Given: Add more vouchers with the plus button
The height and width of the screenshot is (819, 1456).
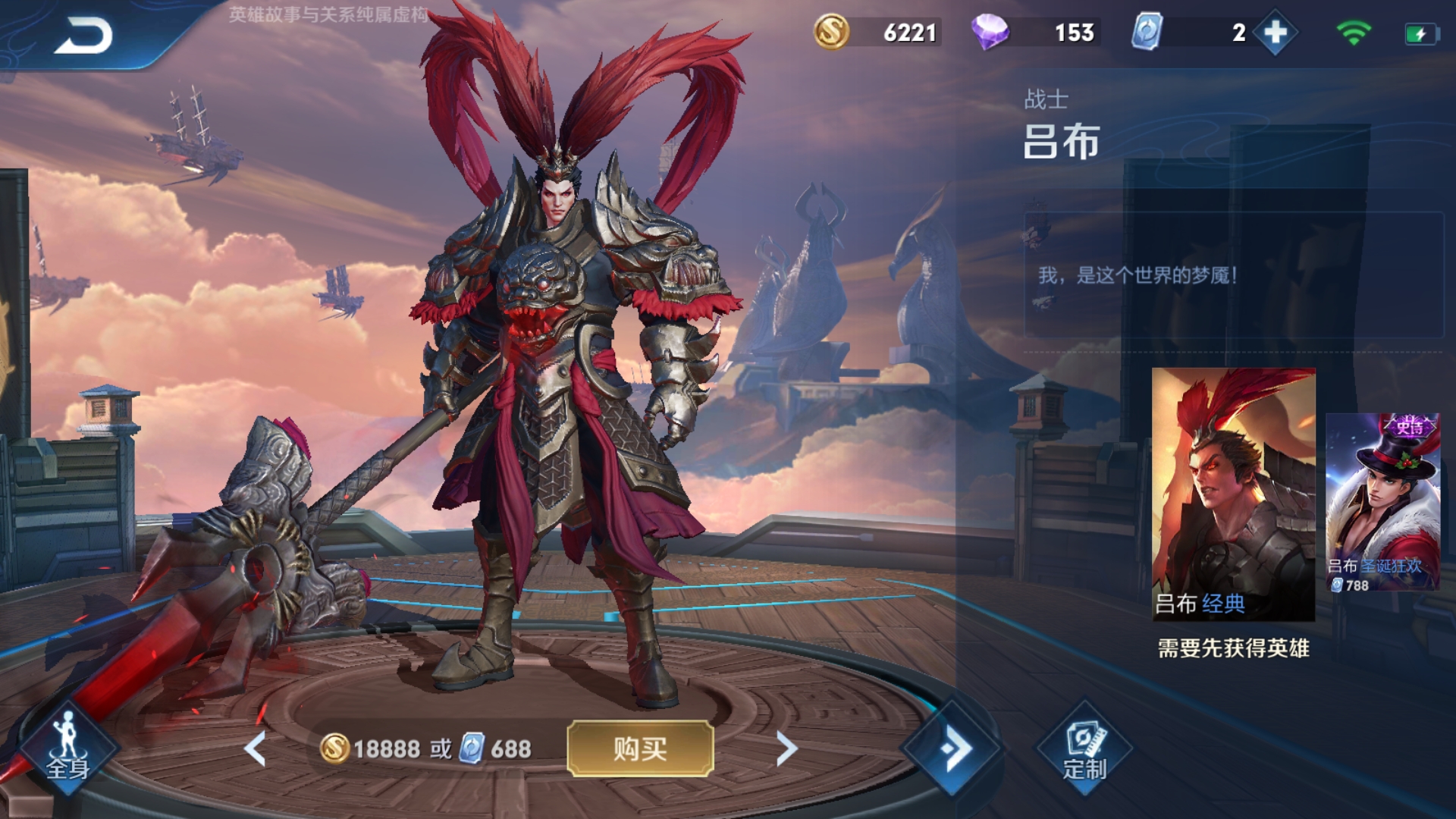Looking at the screenshot, I should [x=1276, y=33].
